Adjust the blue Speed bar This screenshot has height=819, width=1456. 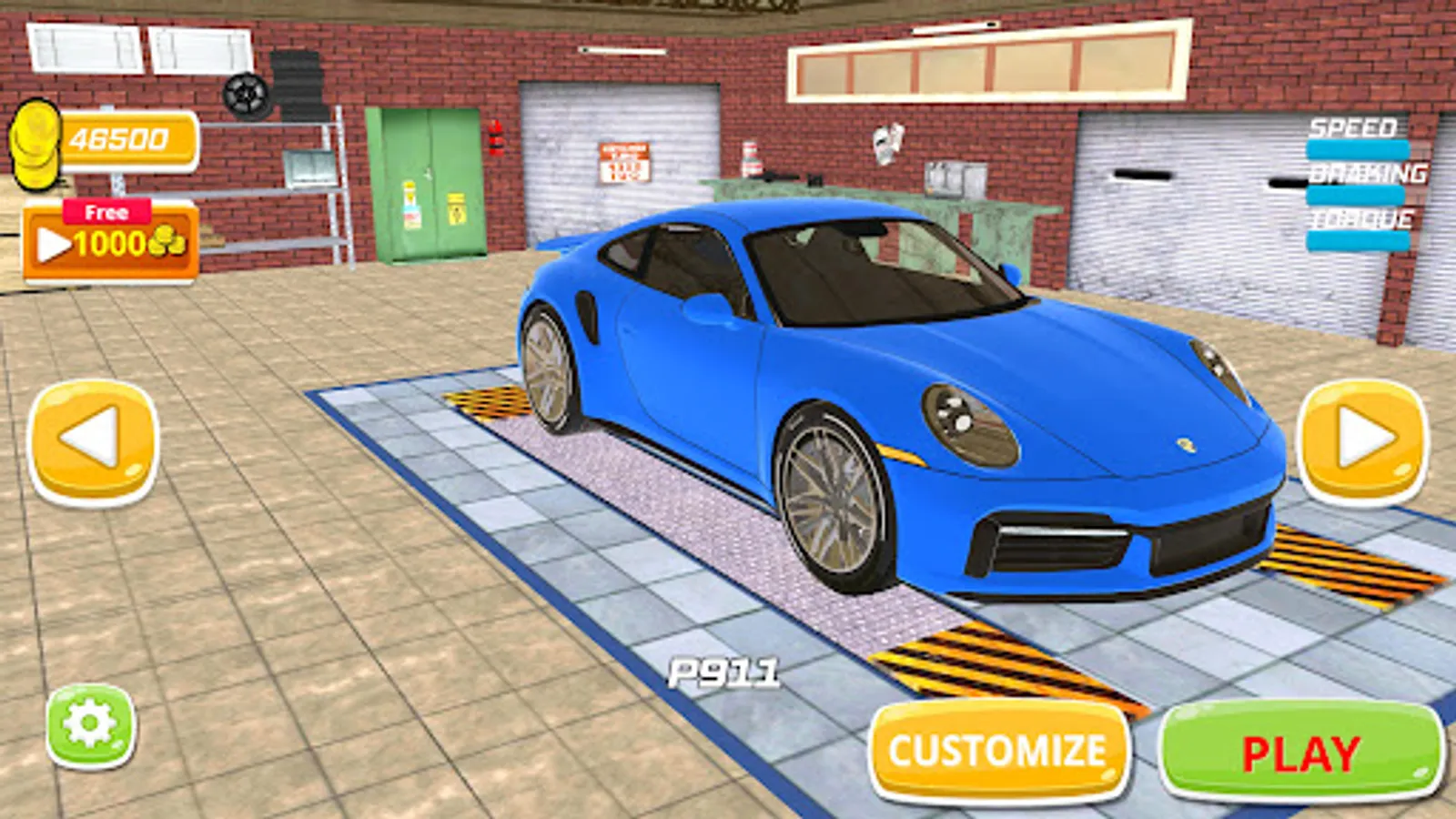point(1358,147)
